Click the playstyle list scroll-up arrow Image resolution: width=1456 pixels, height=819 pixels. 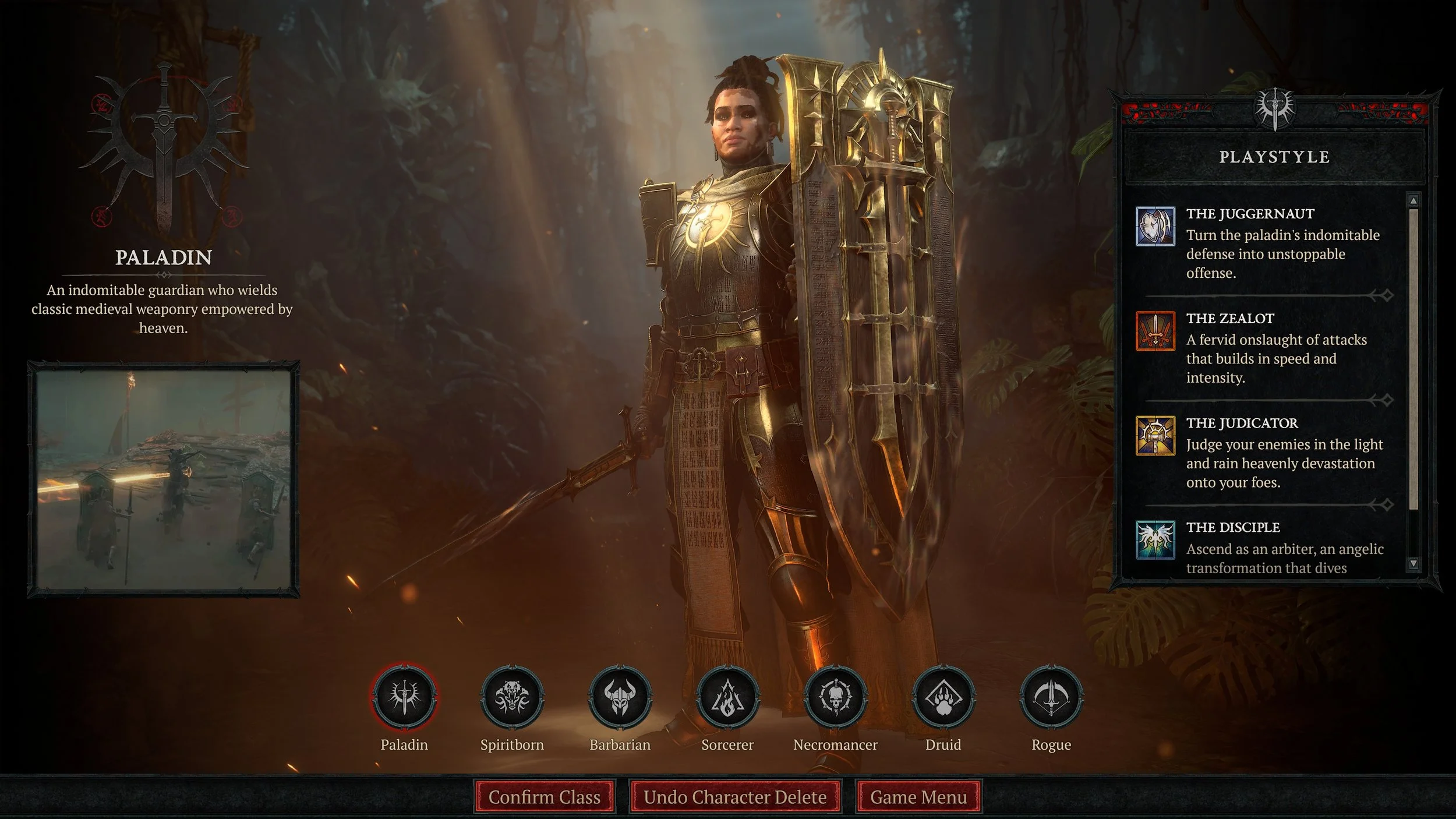(1413, 201)
